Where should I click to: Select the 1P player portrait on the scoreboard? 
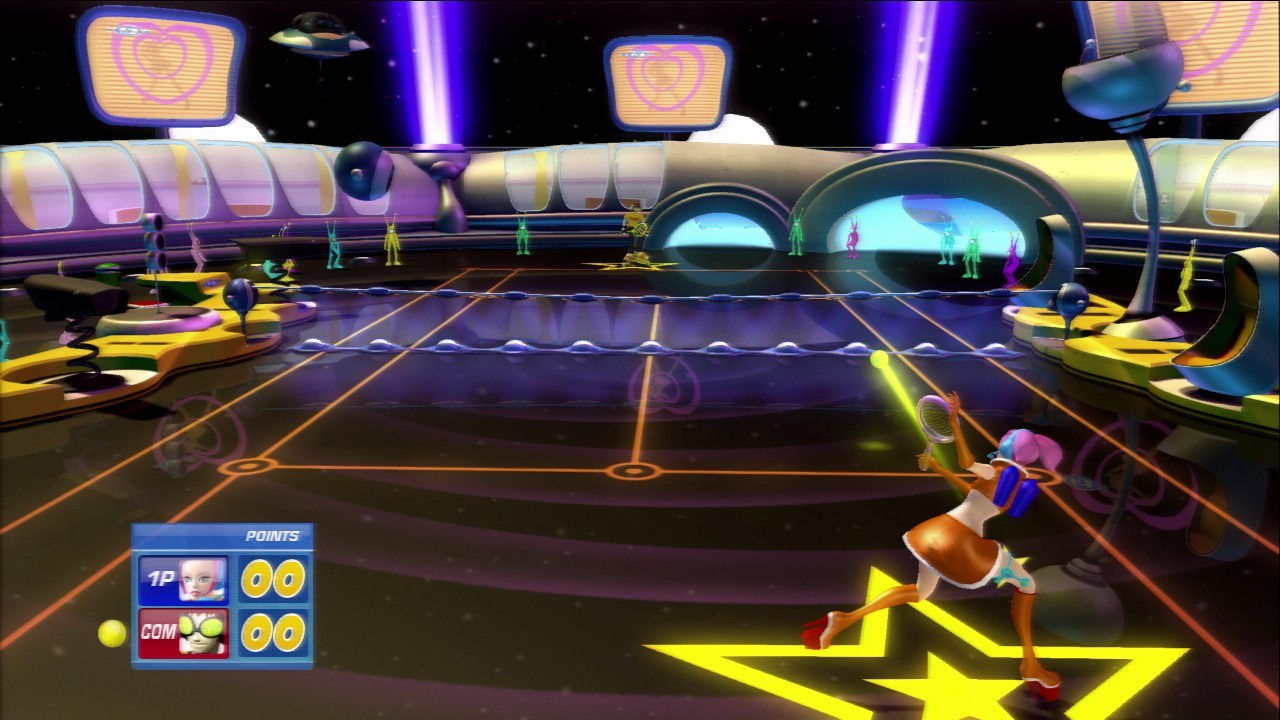(x=202, y=579)
